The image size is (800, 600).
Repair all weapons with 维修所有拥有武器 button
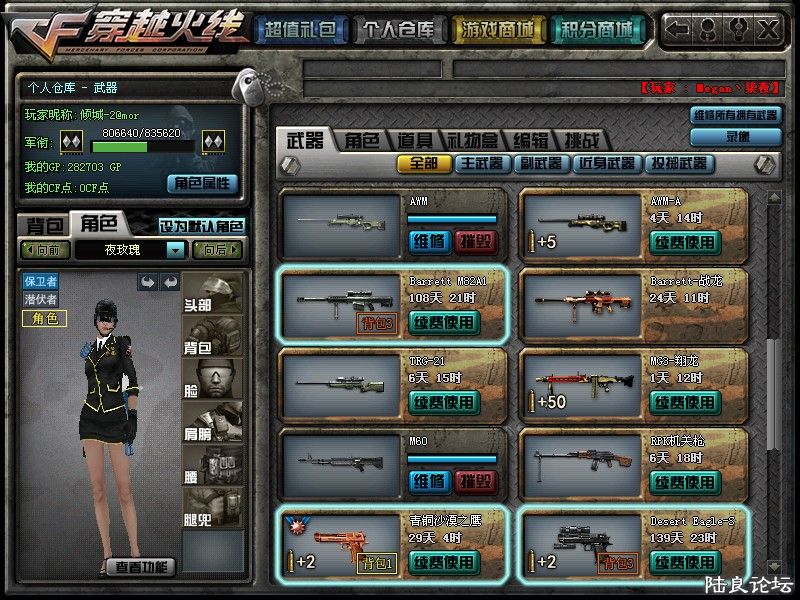[x=735, y=115]
